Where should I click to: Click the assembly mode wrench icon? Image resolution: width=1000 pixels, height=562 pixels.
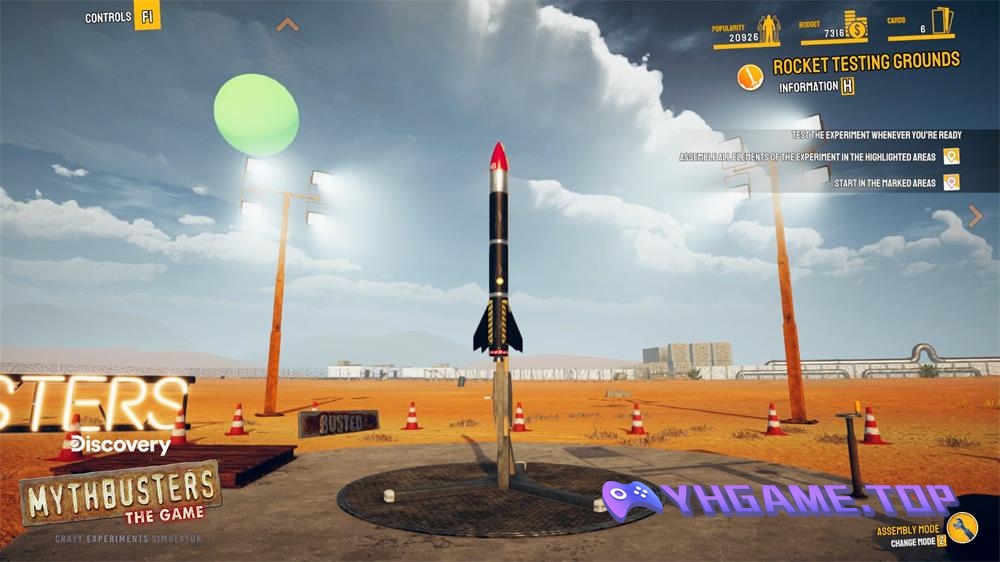coord(962,527)
